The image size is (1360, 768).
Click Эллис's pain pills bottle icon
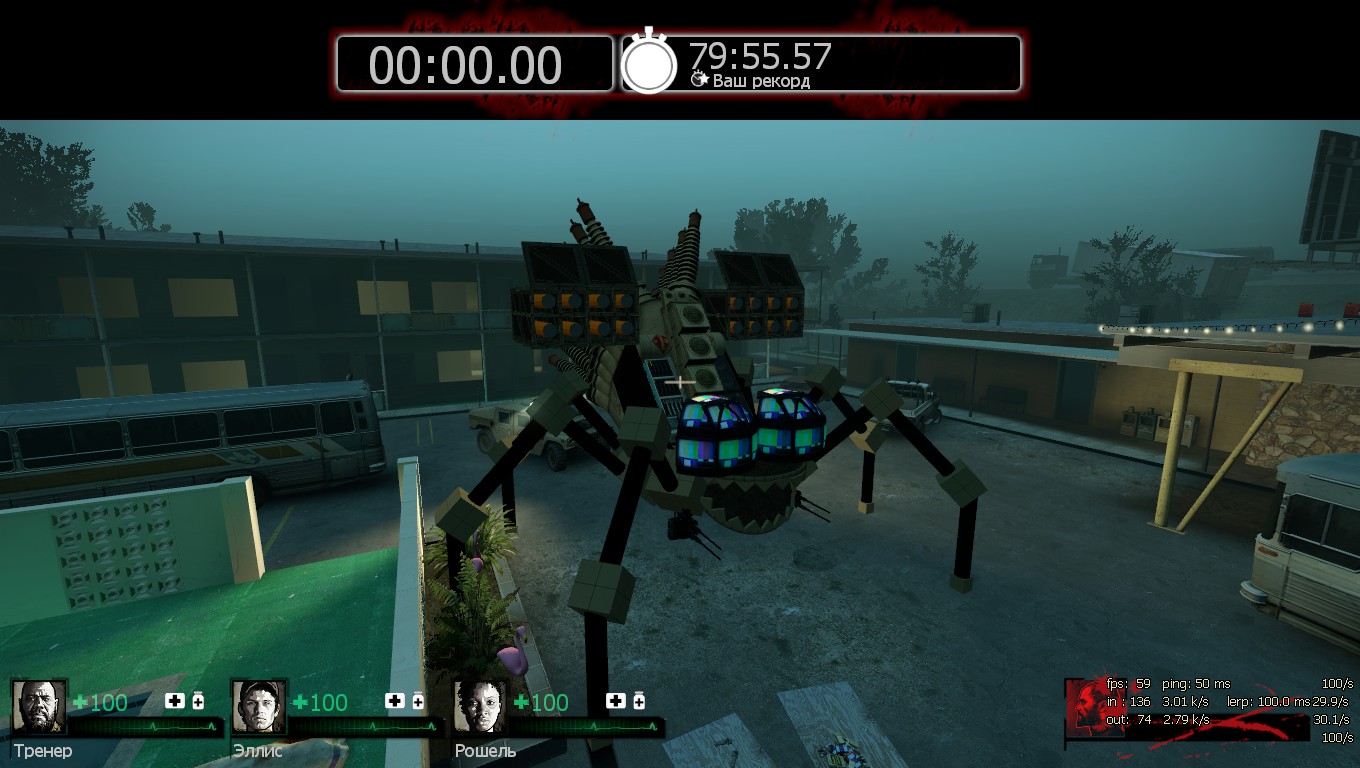tap(418, 701)
